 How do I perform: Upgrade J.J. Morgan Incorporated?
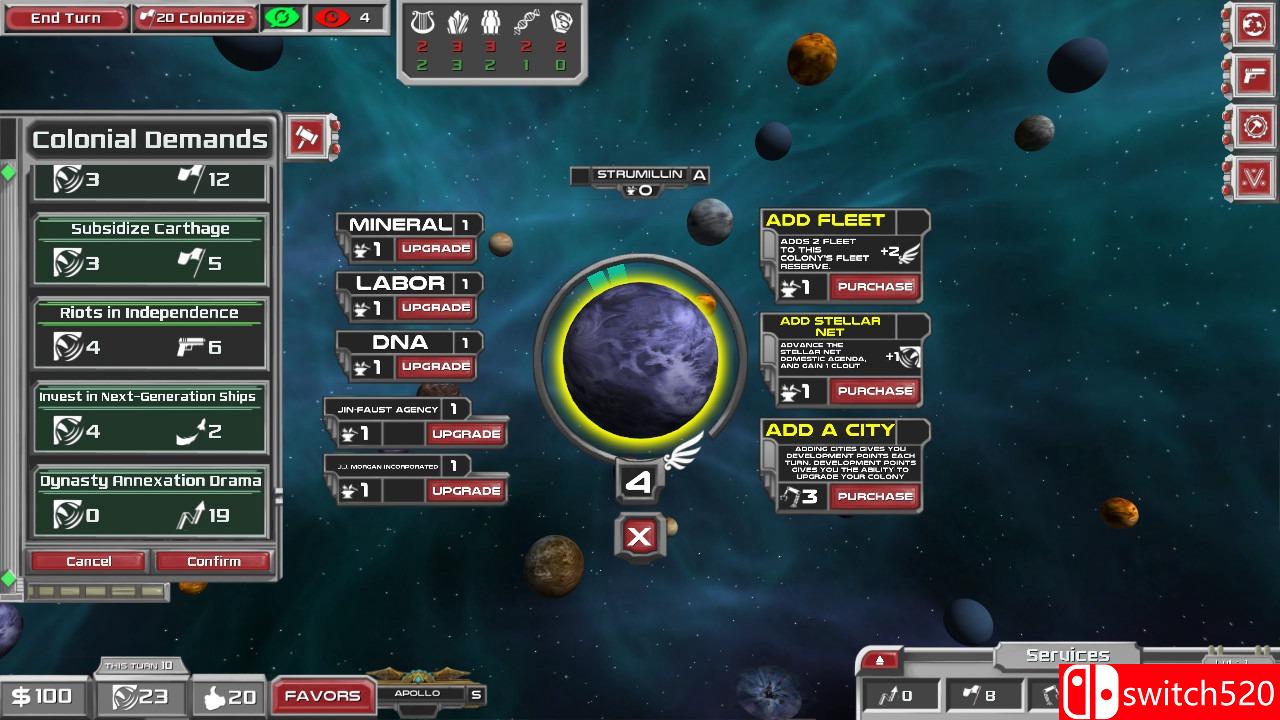tap(465, 491)
